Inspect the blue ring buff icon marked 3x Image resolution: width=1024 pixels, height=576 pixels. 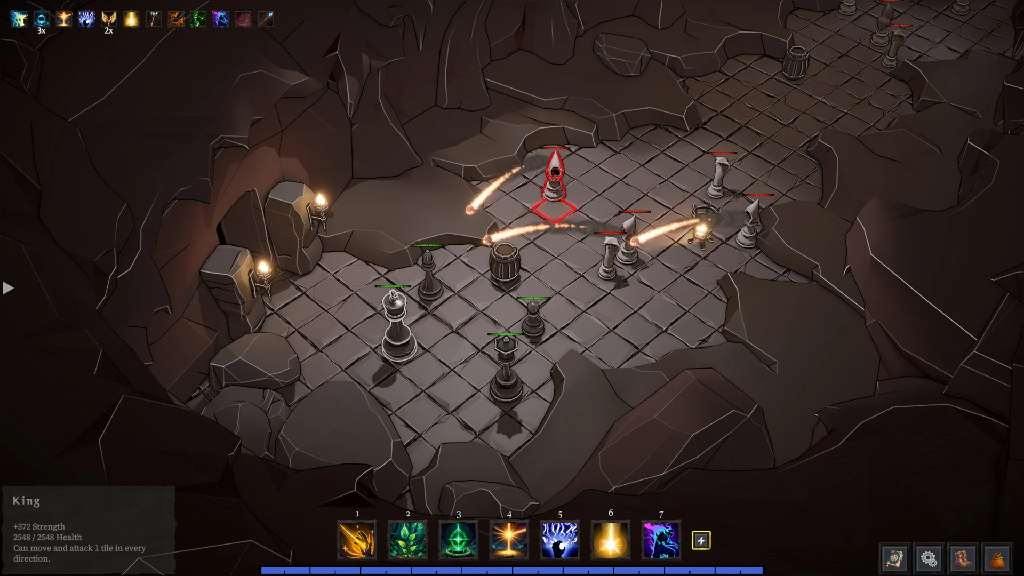(41, 19)
